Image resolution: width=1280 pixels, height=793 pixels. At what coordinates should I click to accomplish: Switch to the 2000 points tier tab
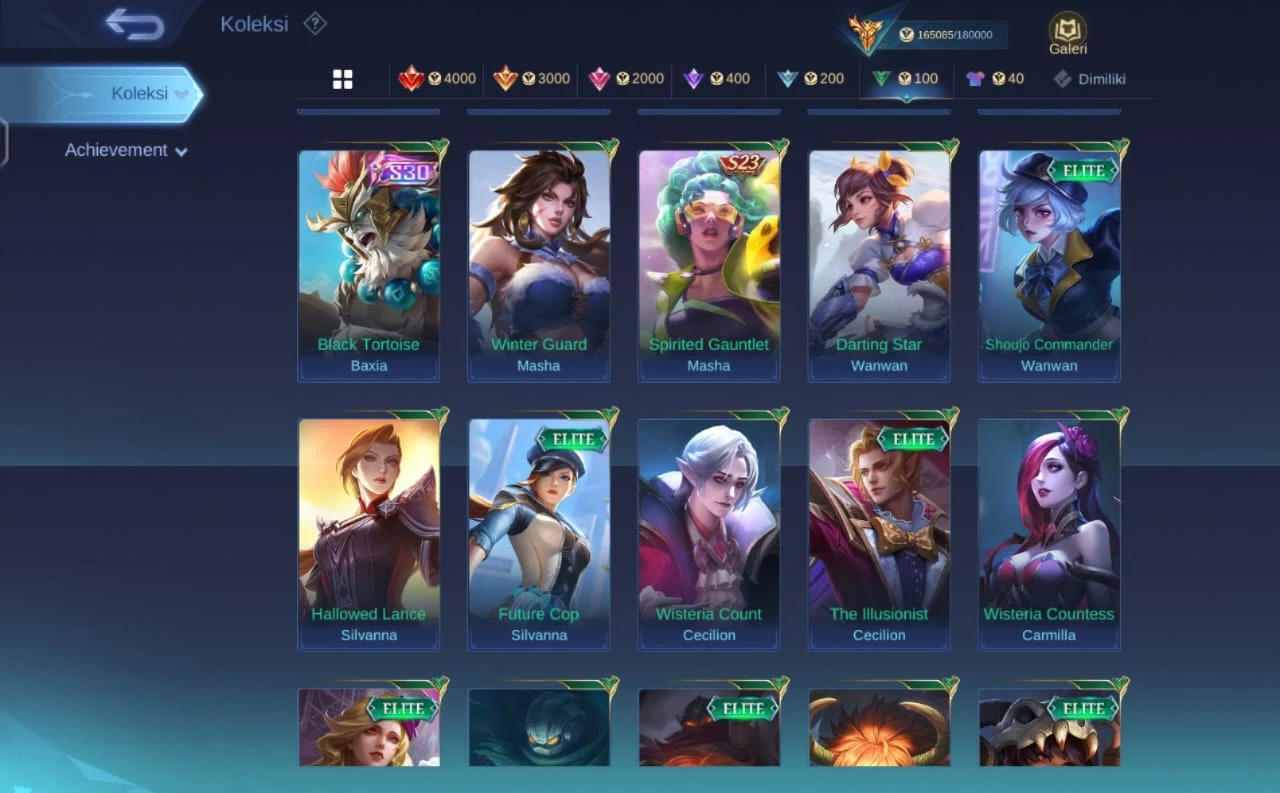pyautogui.click(x=626, y=78)
